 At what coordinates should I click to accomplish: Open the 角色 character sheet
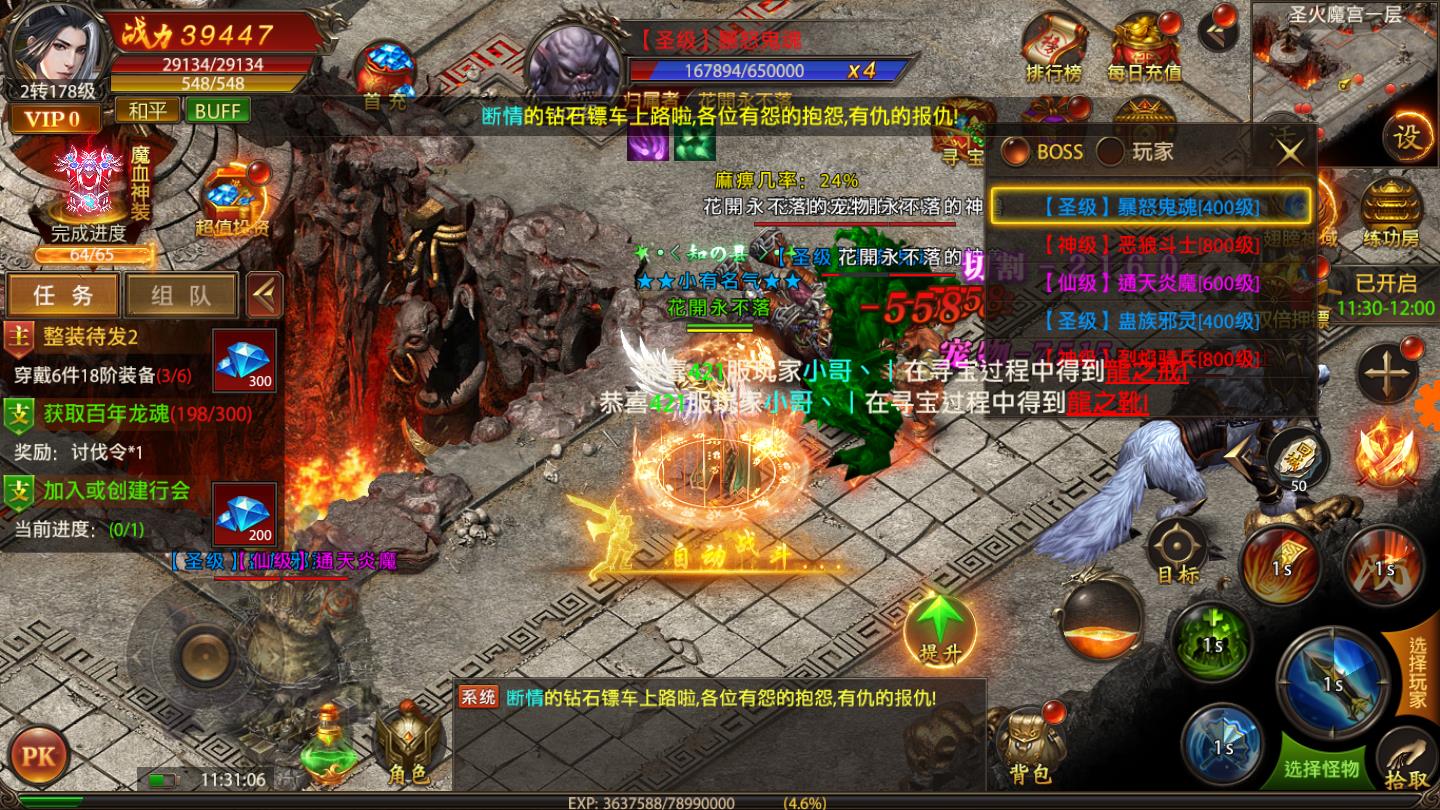(407, 748)
